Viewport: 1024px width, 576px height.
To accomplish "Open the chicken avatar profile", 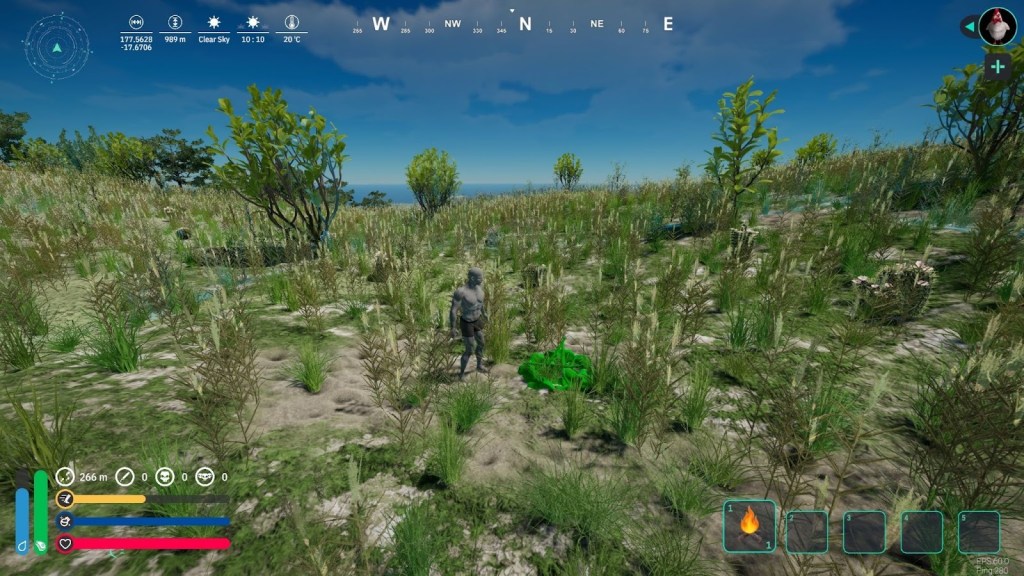I will [x=997, y=27].
